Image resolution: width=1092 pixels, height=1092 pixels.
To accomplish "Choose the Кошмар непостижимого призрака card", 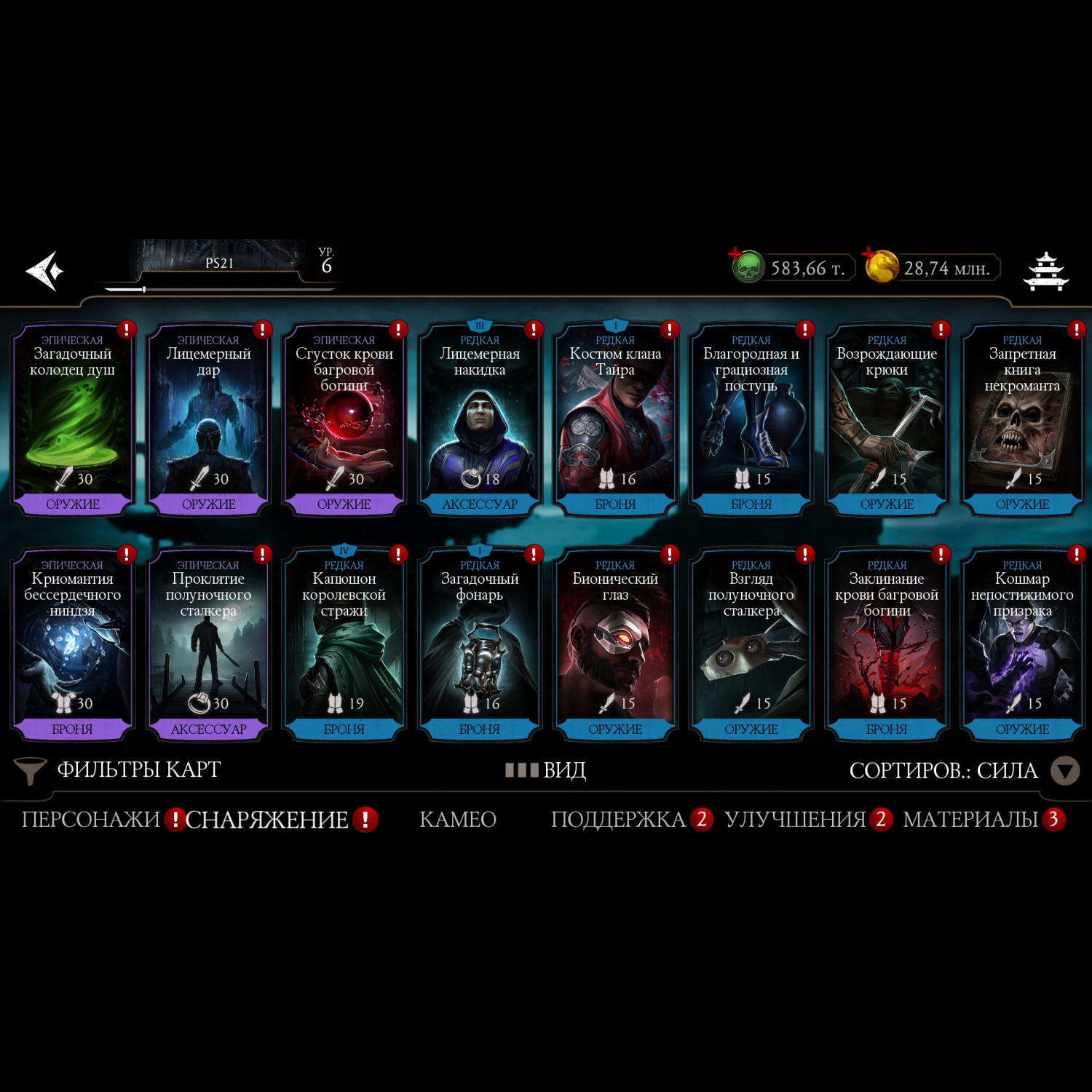I will point(1022,646).
